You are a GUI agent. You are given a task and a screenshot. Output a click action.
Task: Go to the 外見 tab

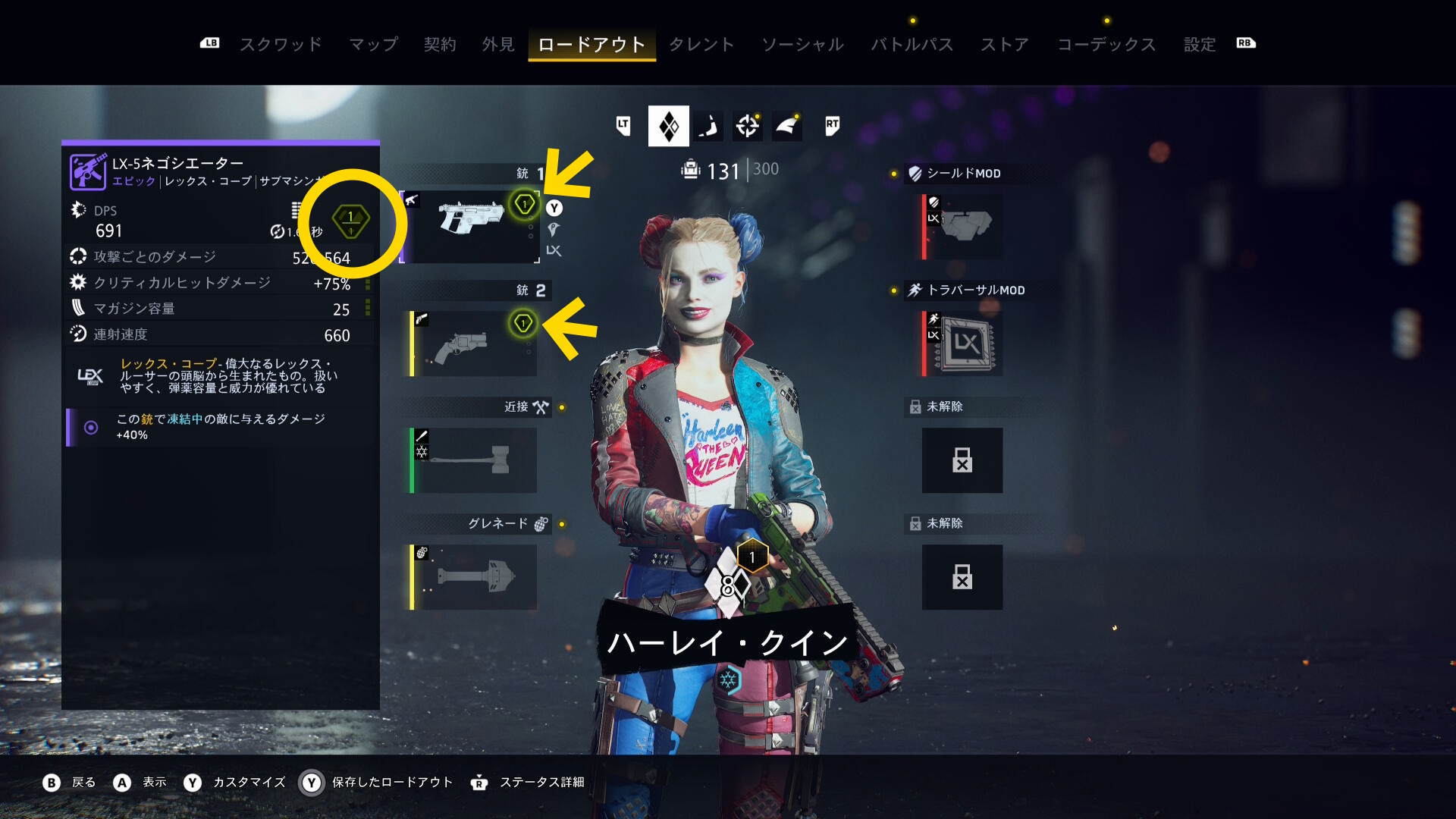pyautogui.click(x=498, y=45)
